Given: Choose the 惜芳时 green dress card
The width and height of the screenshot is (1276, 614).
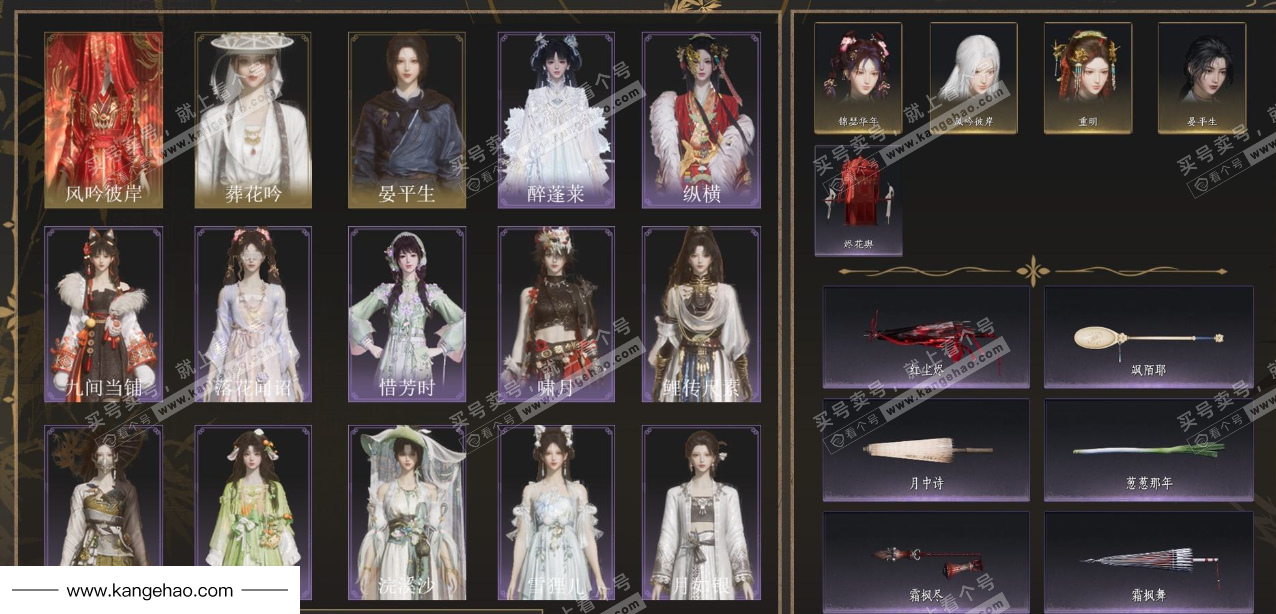Looking at the screenshot, I should 406,314.
